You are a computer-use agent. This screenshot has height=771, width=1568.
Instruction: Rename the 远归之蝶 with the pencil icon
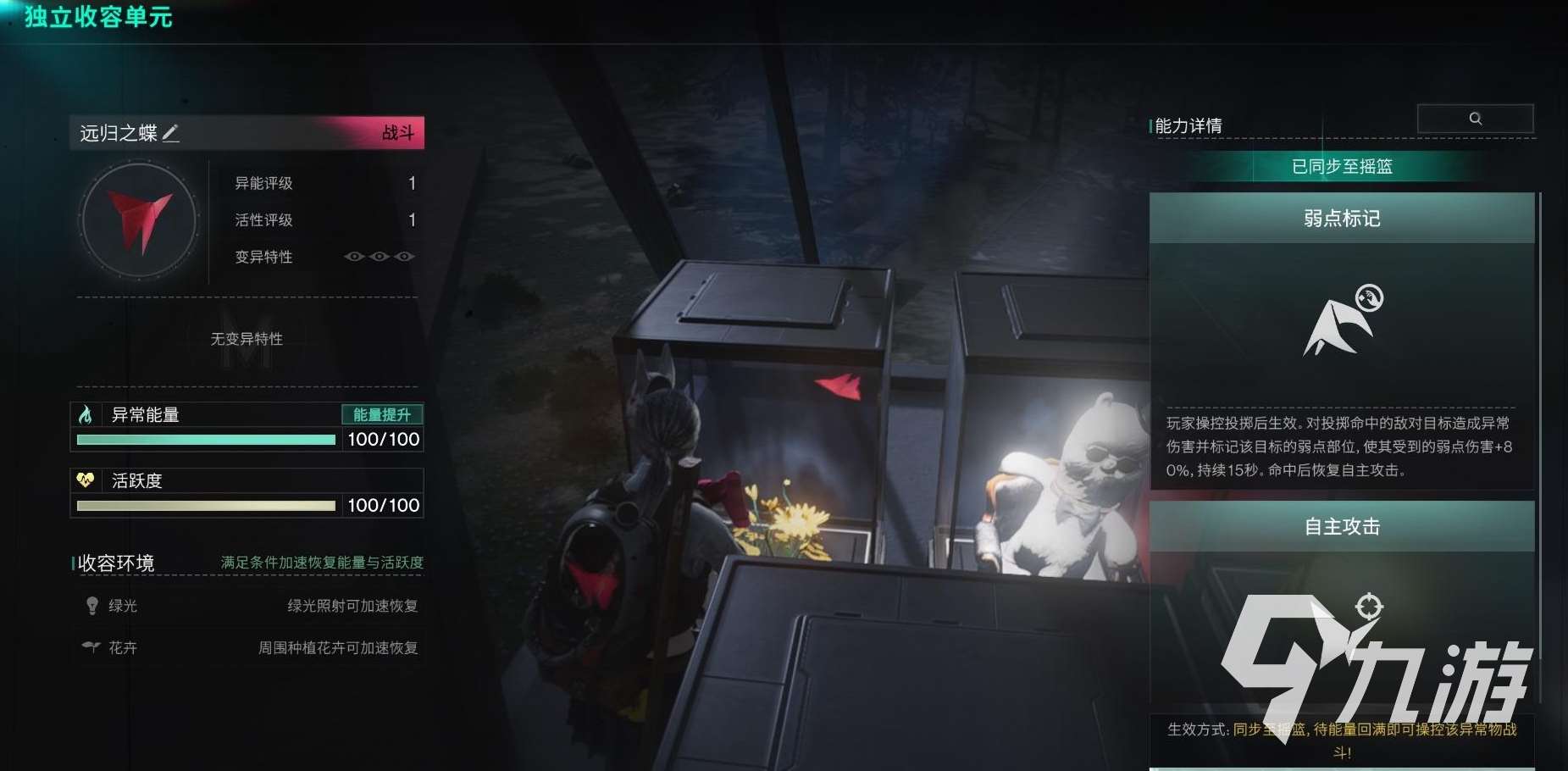(170, 133)
